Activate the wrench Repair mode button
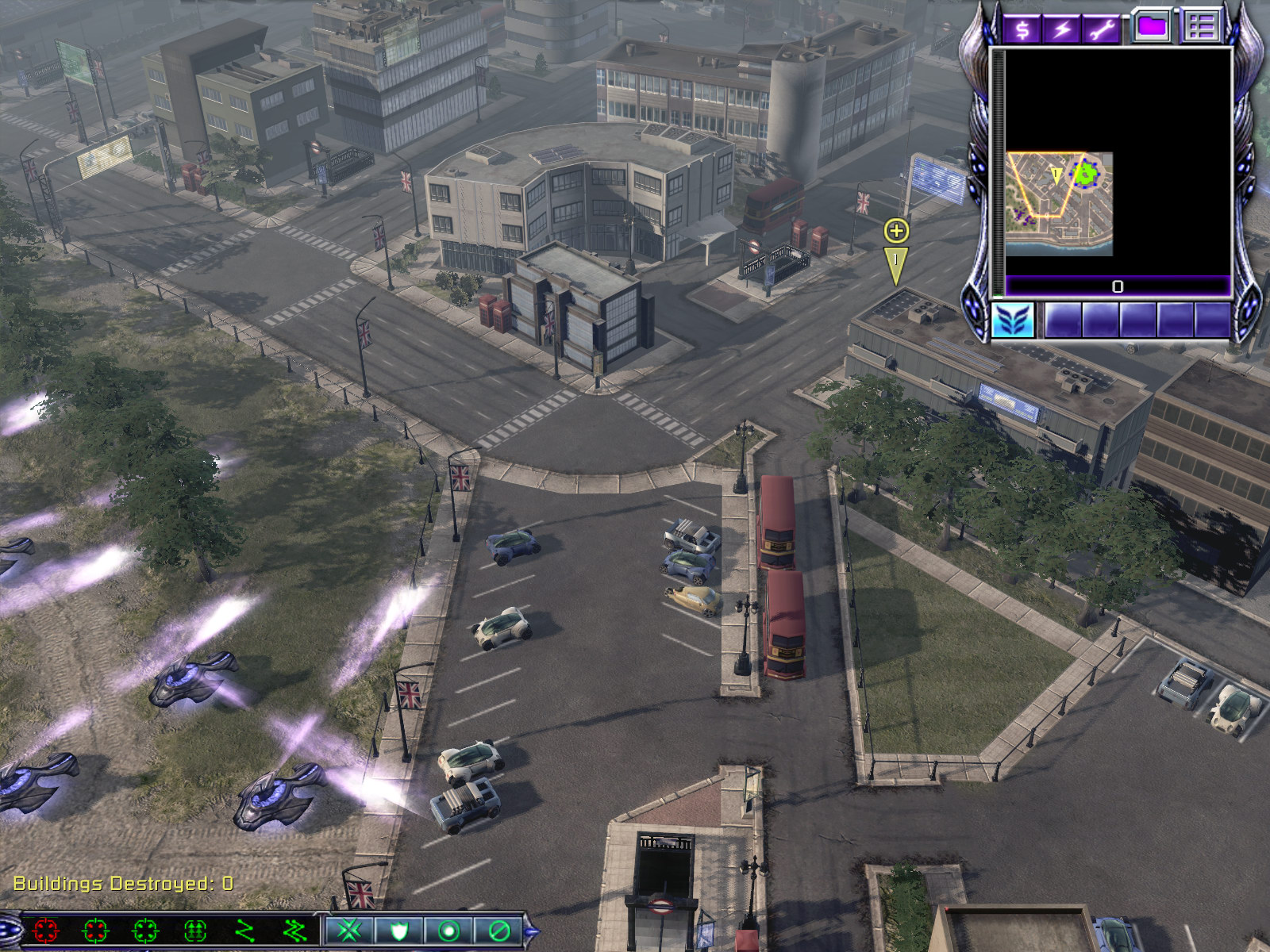This screenshot has width=1270, height=952. (x=1102, y=30)
